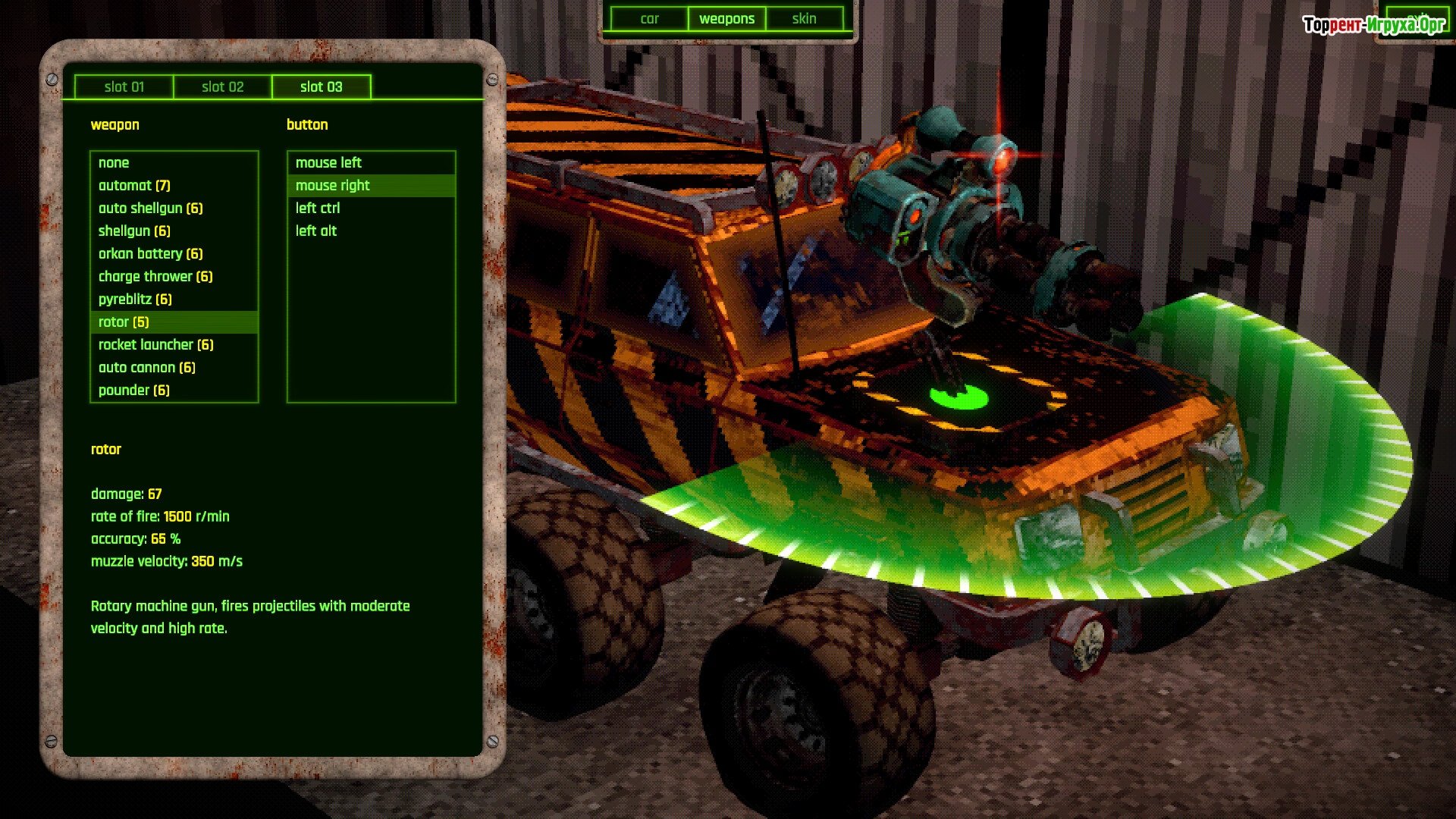Equip the automat weapon
The height and width of the screenshot is (819, 1456).
[x=134, y=186]
